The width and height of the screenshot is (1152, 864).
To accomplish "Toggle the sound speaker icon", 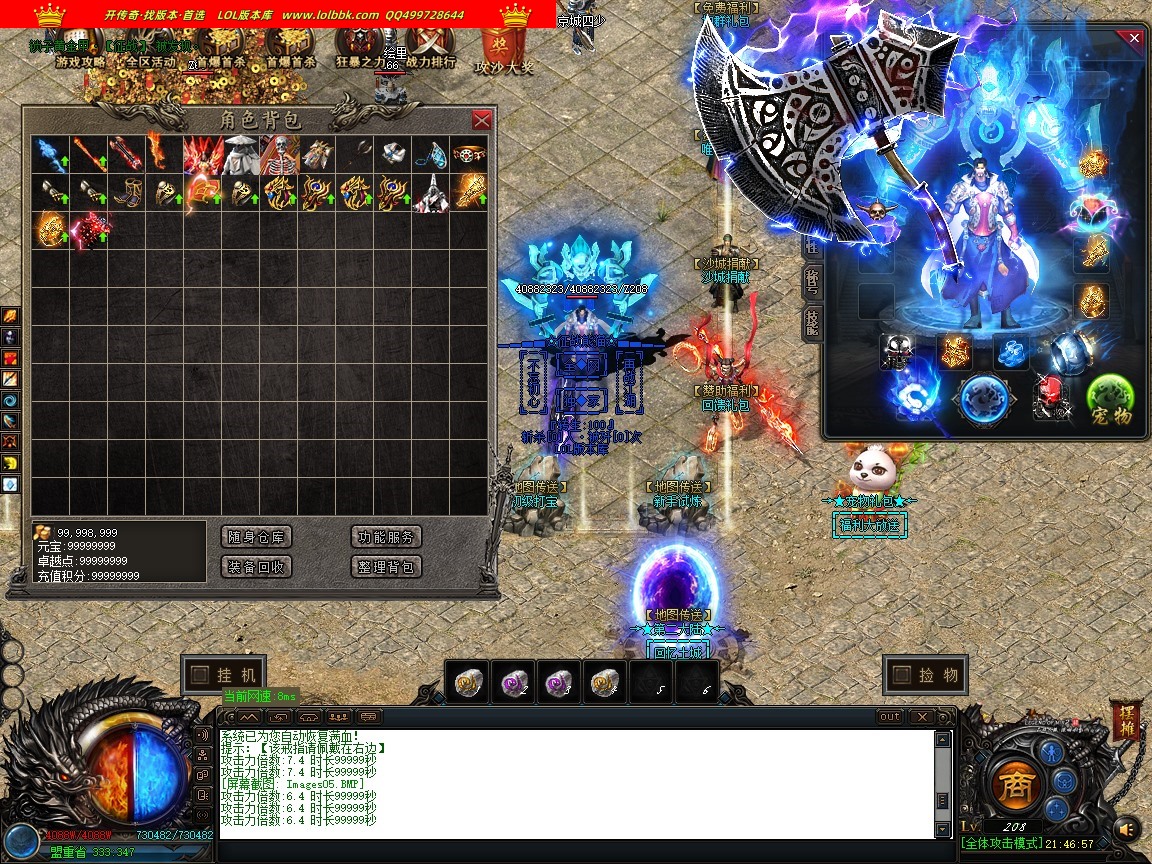I will tap(1127, 829).
